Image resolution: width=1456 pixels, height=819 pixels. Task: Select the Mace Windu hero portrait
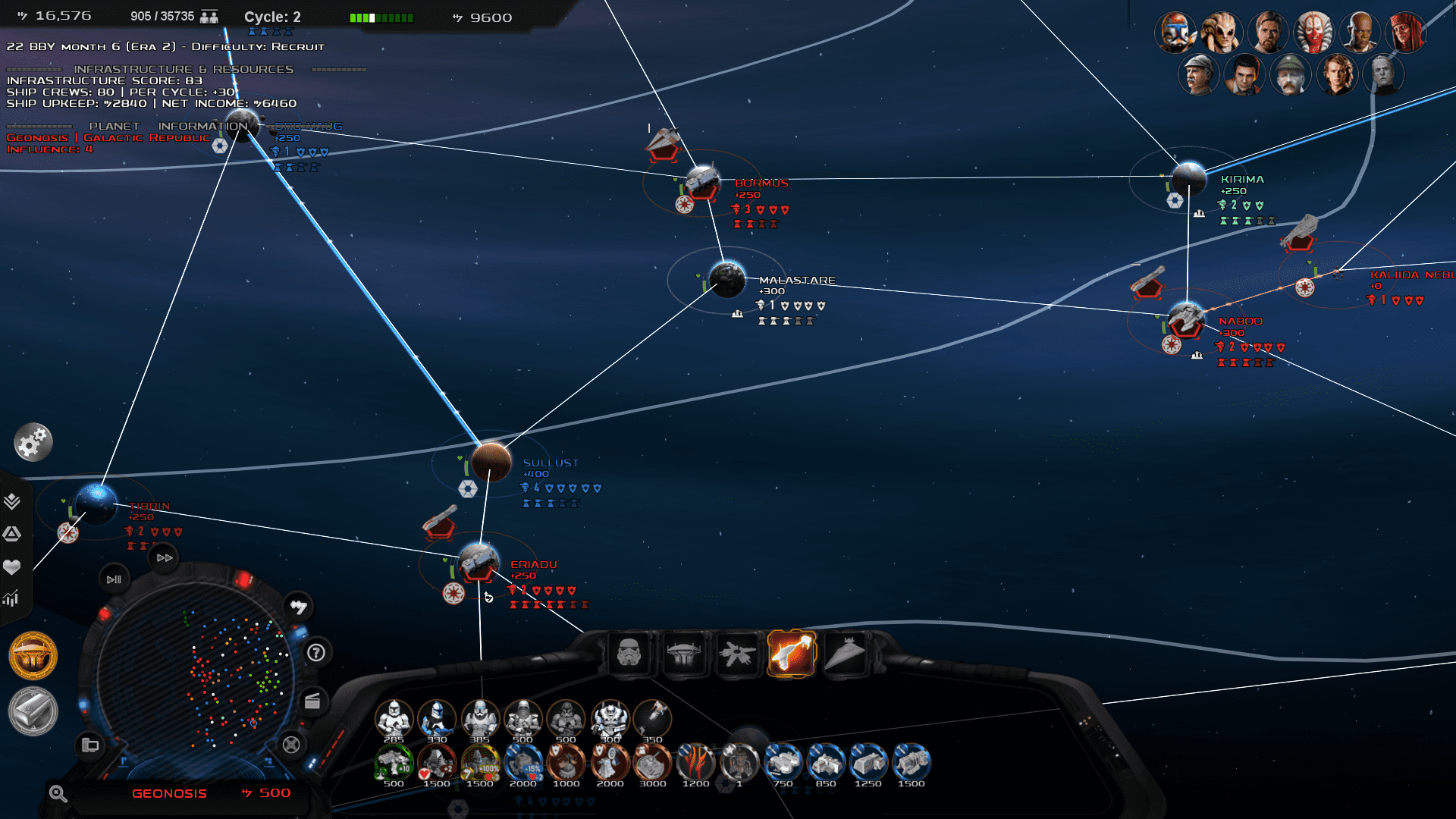1359,33
